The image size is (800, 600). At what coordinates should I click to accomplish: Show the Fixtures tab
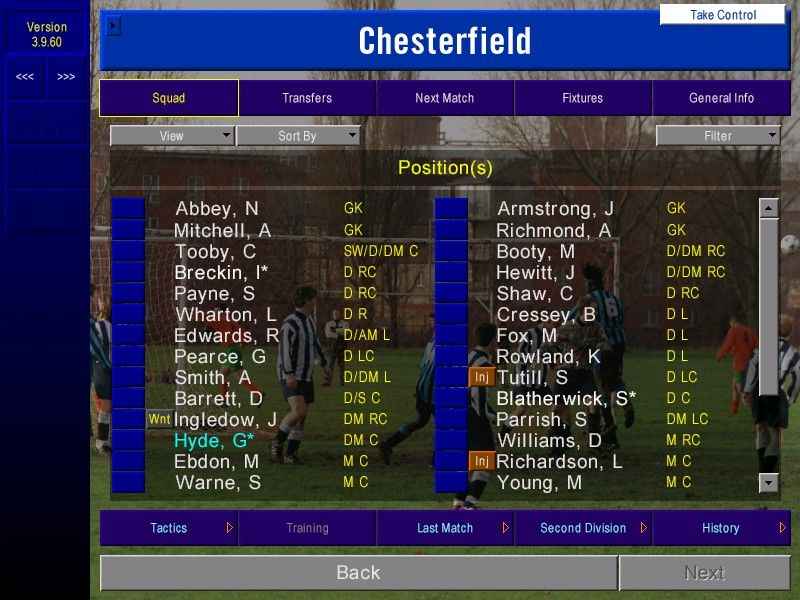coord(582,98)
